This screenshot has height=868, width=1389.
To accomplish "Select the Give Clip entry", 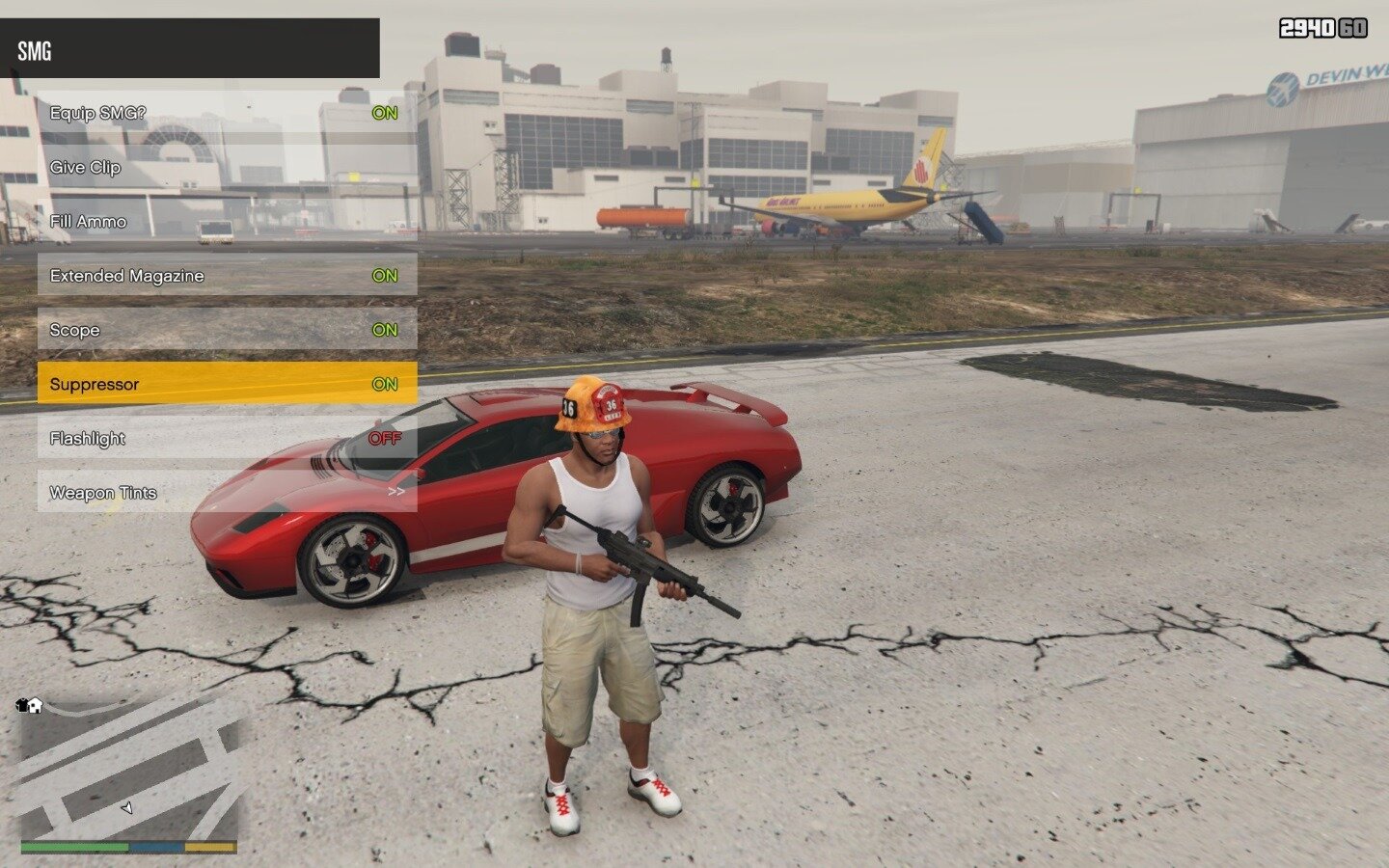I will (x=227, y=168).
